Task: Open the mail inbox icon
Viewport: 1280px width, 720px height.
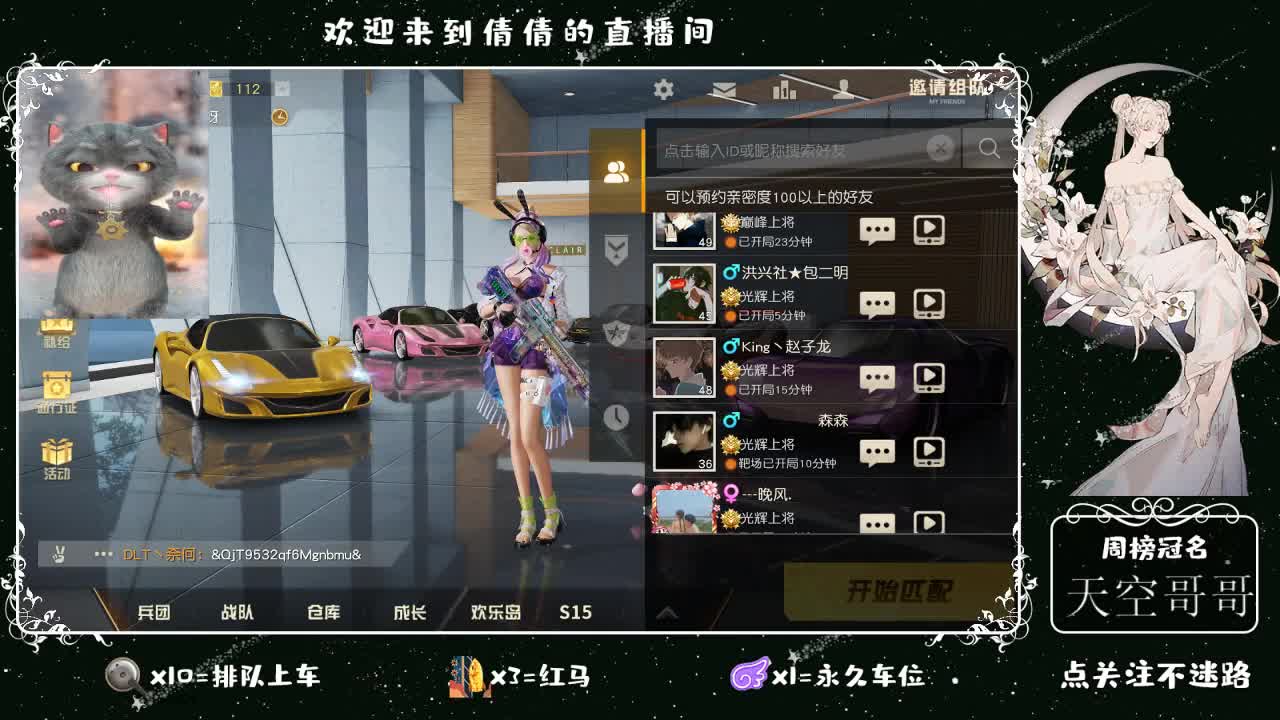Action: [726, 90]
